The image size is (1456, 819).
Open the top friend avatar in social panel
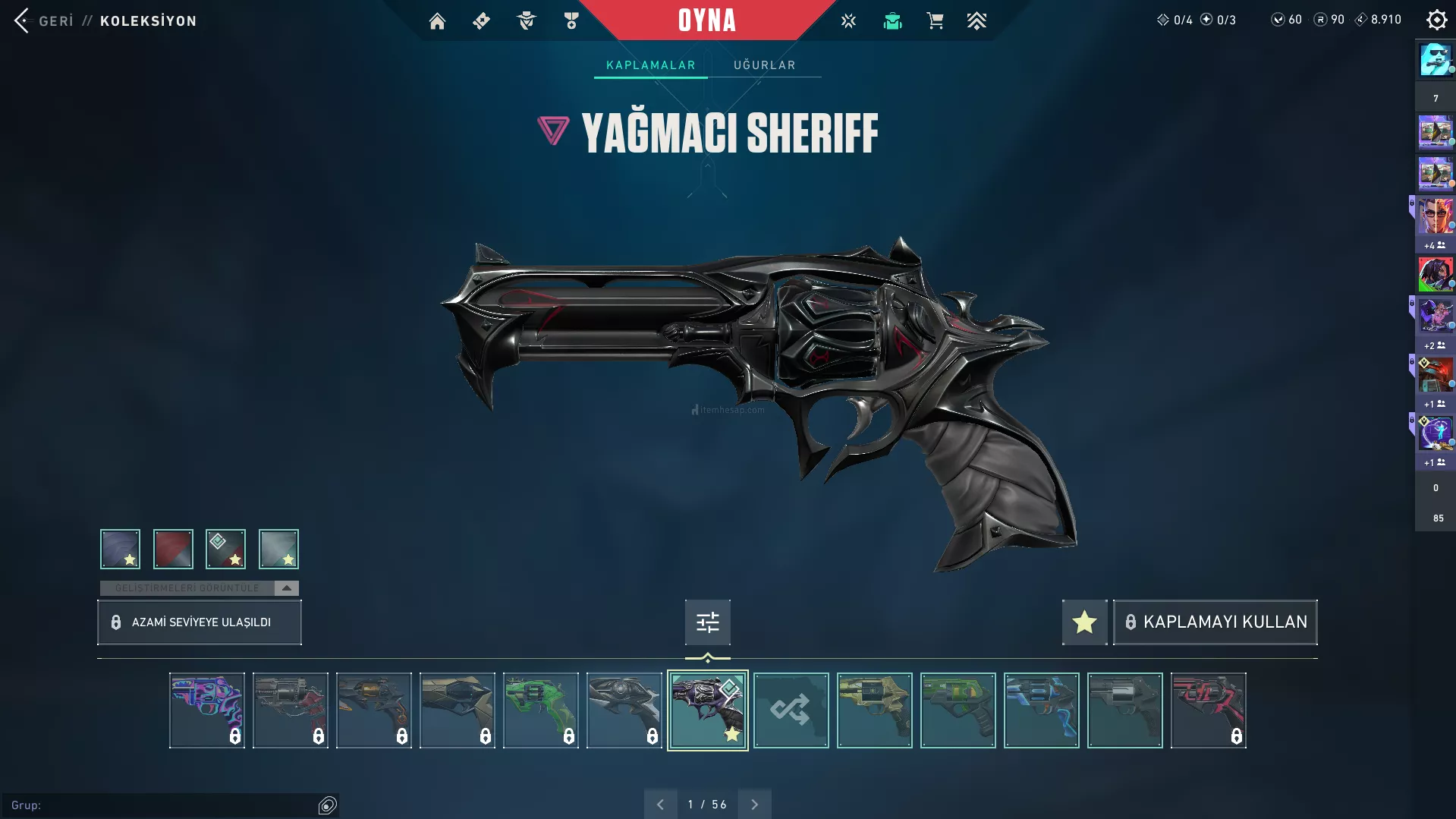click(1435, 60)
